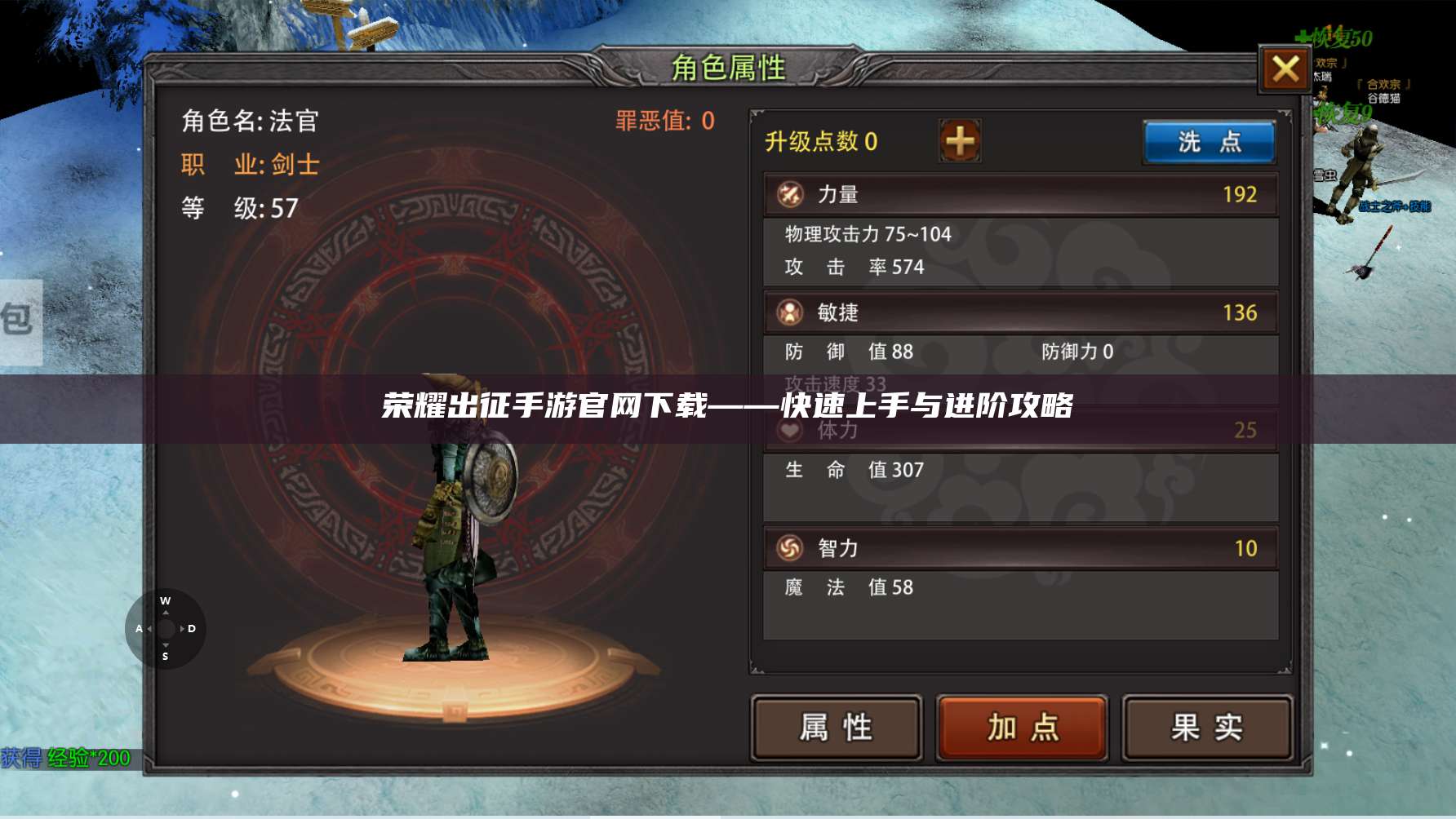Switch to the 加点 tab
The width and height of the screenshot is (1456, 819).
[x=1021, y=724]
